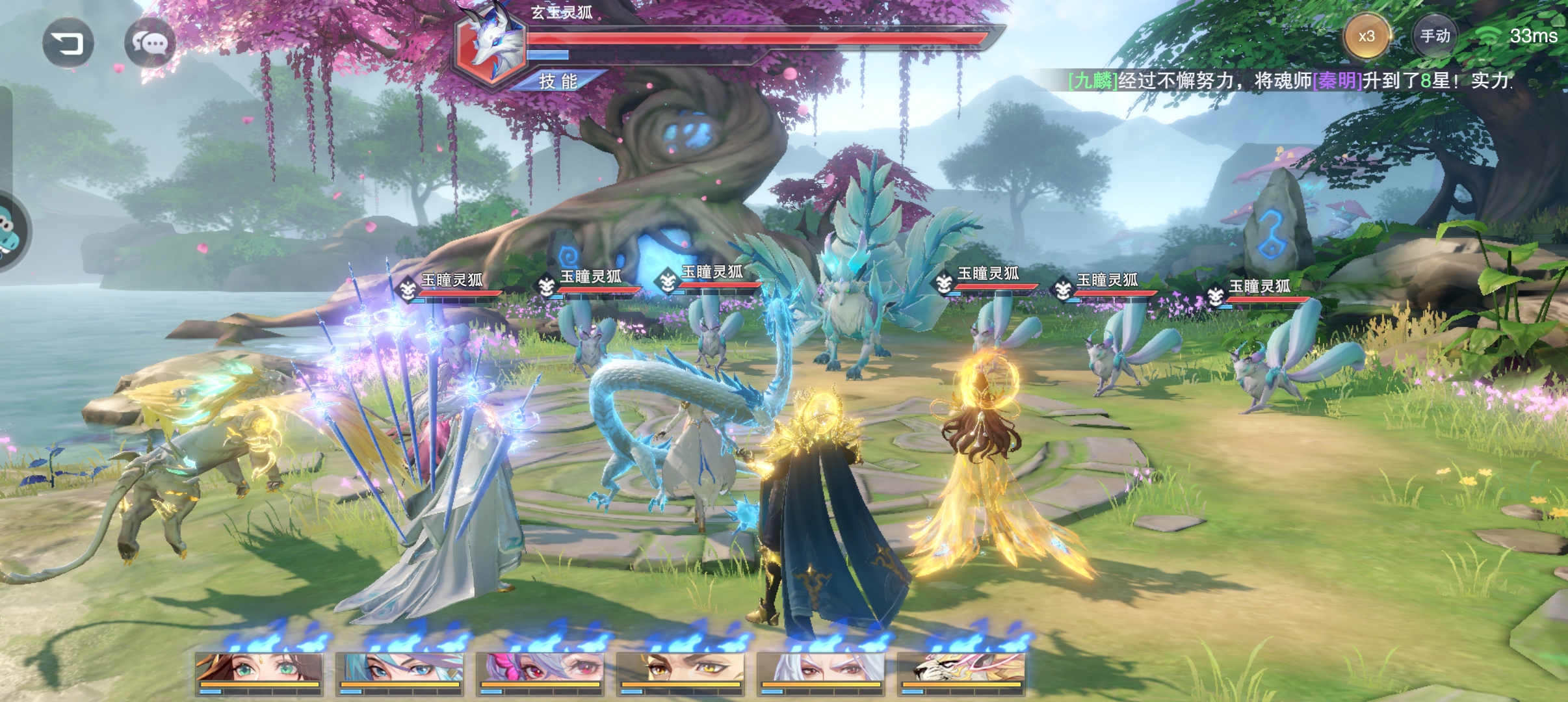Open the scrolling server announcement banner
1568x702 pixels.
[x=1290, y=81]
